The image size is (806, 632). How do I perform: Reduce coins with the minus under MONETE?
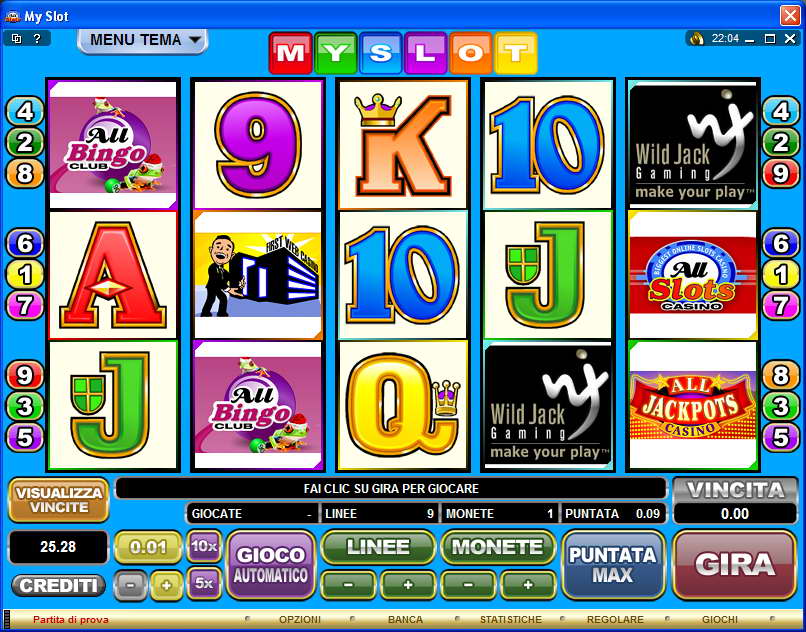467,584
